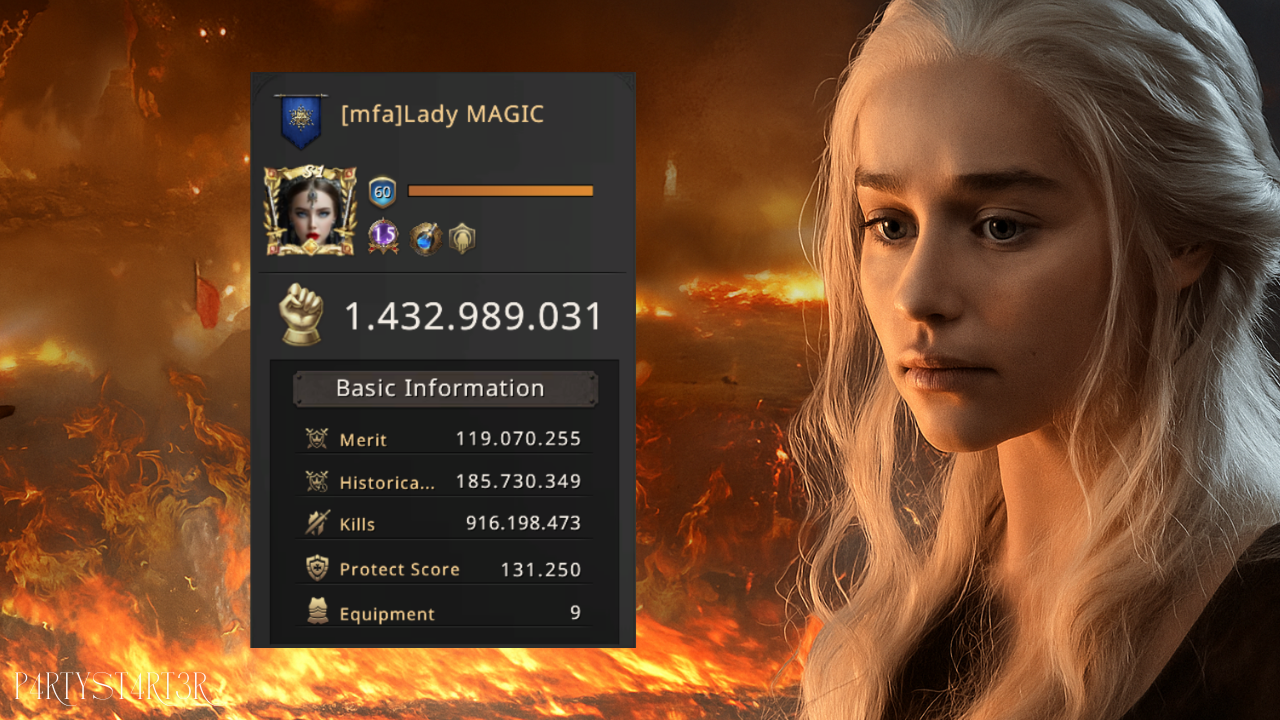Click the level 60 shield badge
Image resolution: width=1280 pixels, height=720 pixels.
[x=382, y=191]
